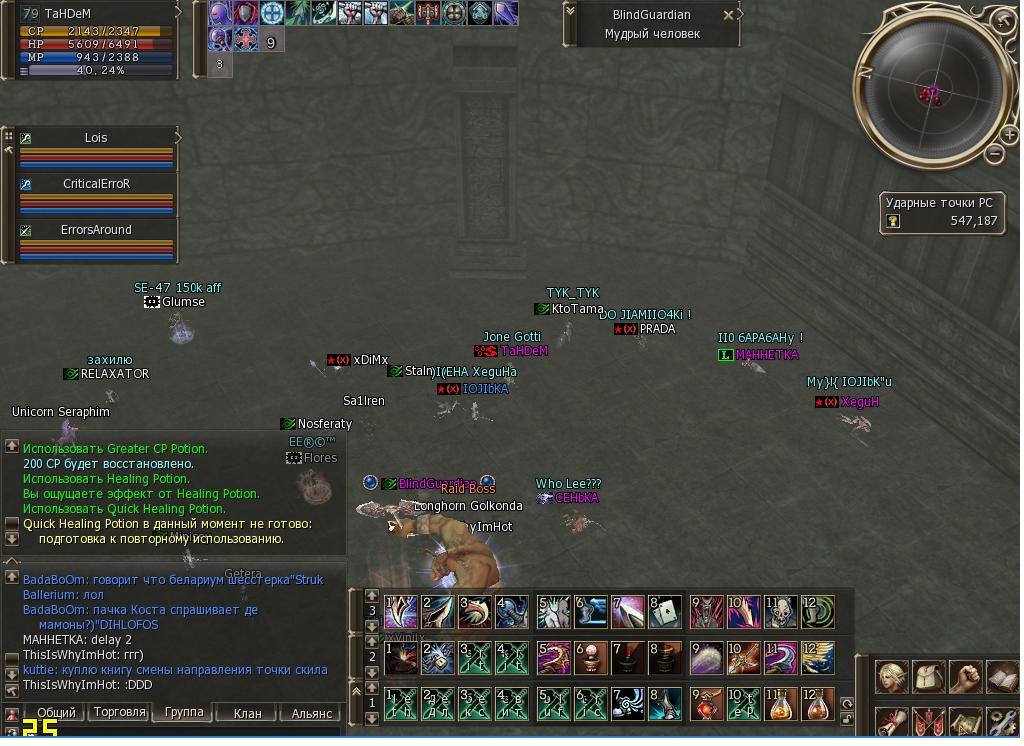Open the Торговля chat tab
Viewport: 1024px width, 746px height.
tap(120, 713)
